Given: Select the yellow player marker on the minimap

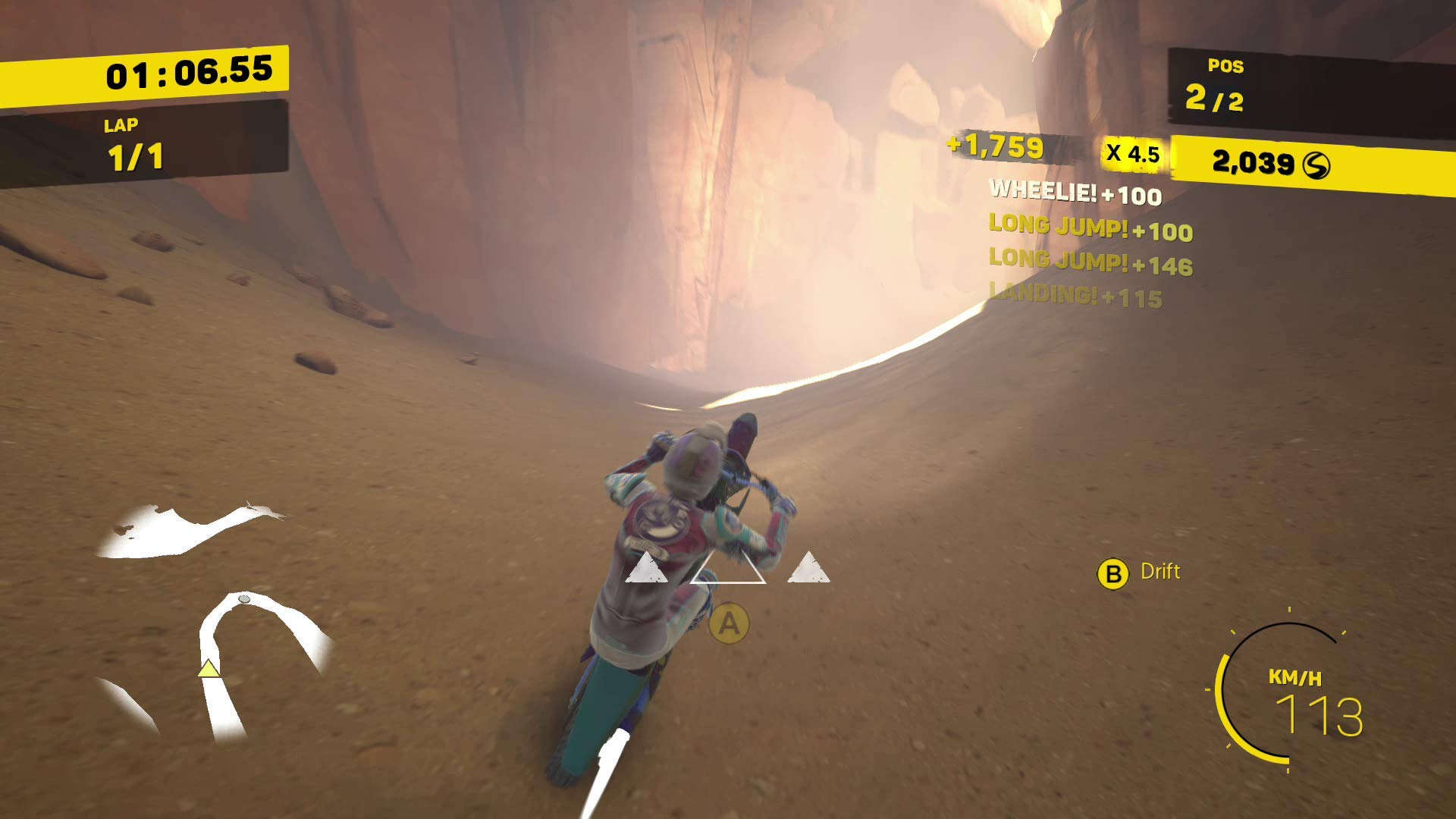Looking at the screenshot, I should [209, 669].
